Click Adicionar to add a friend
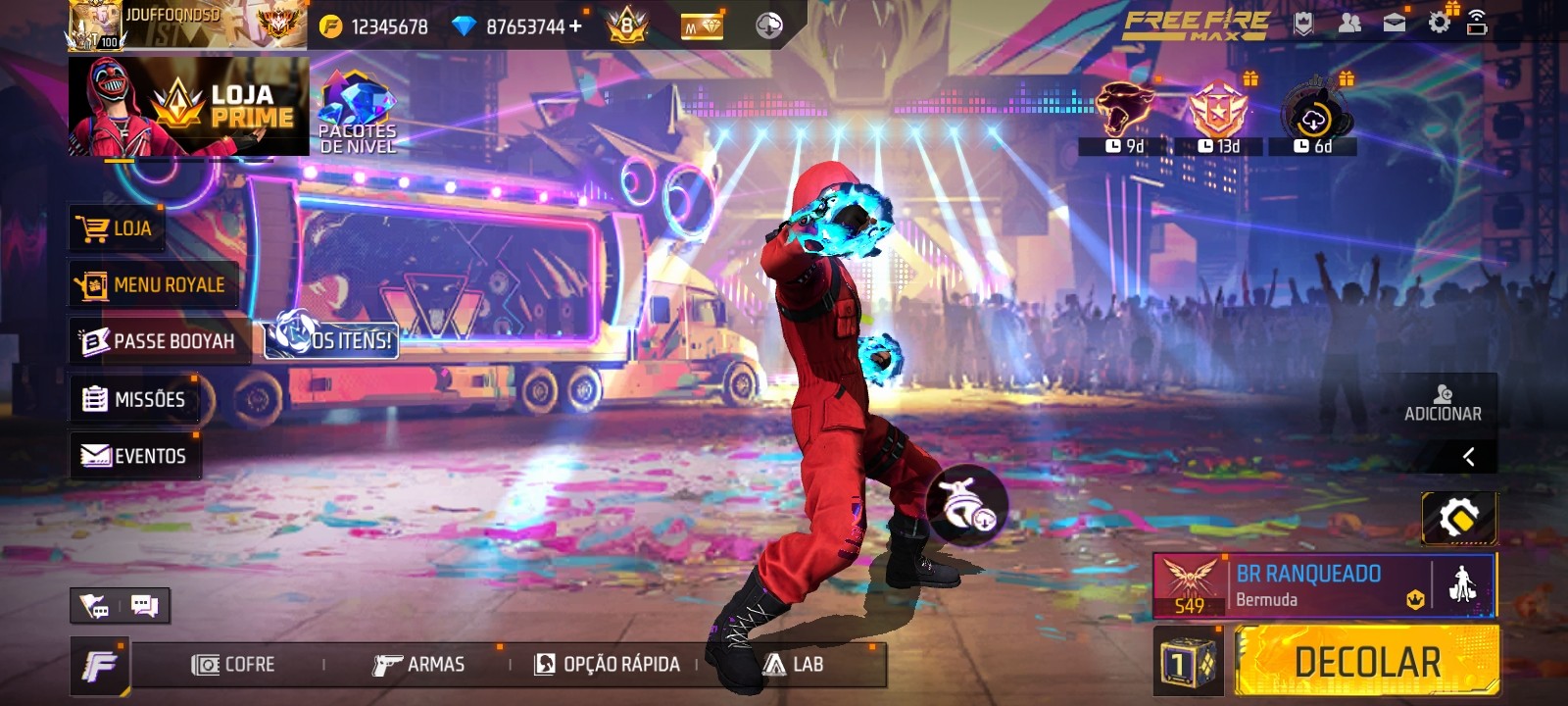 coord(1443,403)
